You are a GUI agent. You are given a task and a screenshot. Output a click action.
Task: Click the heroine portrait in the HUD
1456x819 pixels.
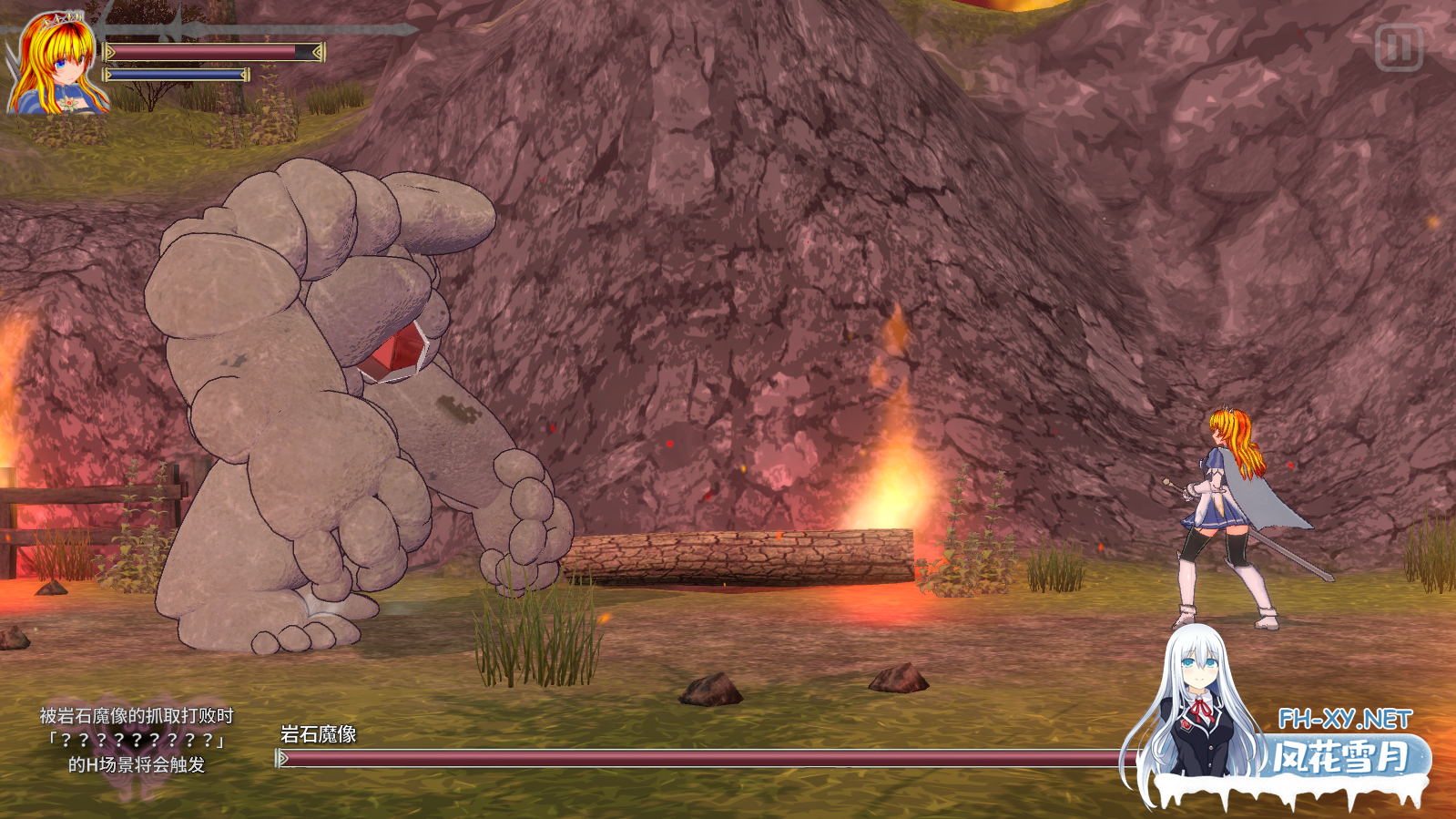click(x=55, y=64)
